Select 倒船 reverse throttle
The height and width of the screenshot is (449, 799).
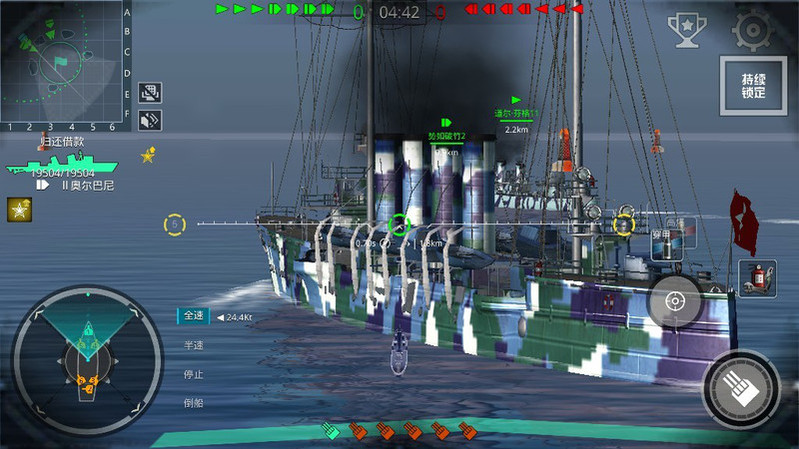(193, 403)
